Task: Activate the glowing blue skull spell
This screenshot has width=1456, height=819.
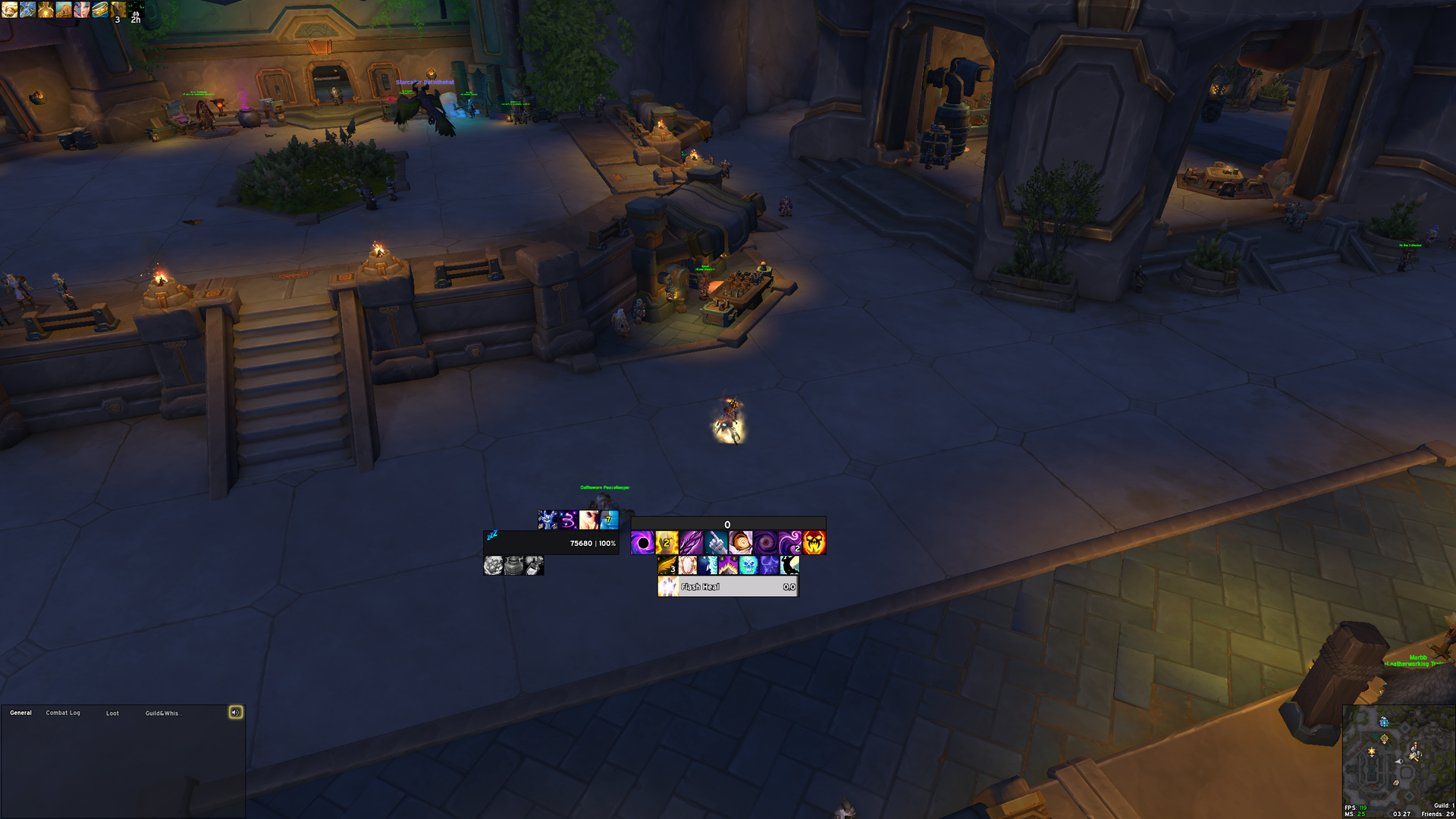Action: (x=748, y=566)
